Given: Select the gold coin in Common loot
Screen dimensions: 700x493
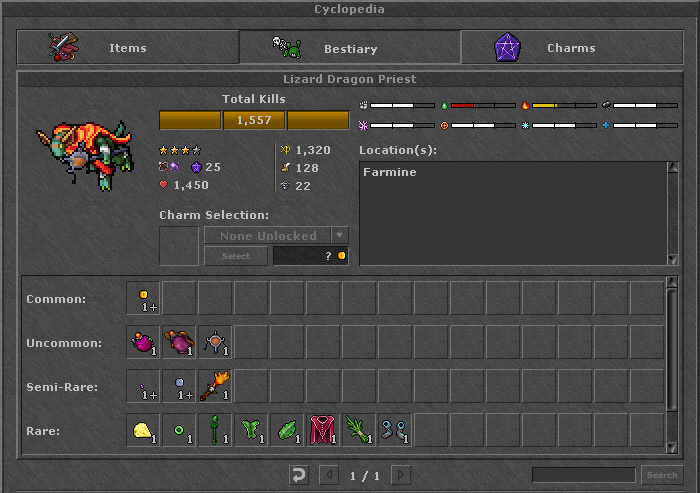Looking at the screenshot, I should click(144, 298).
